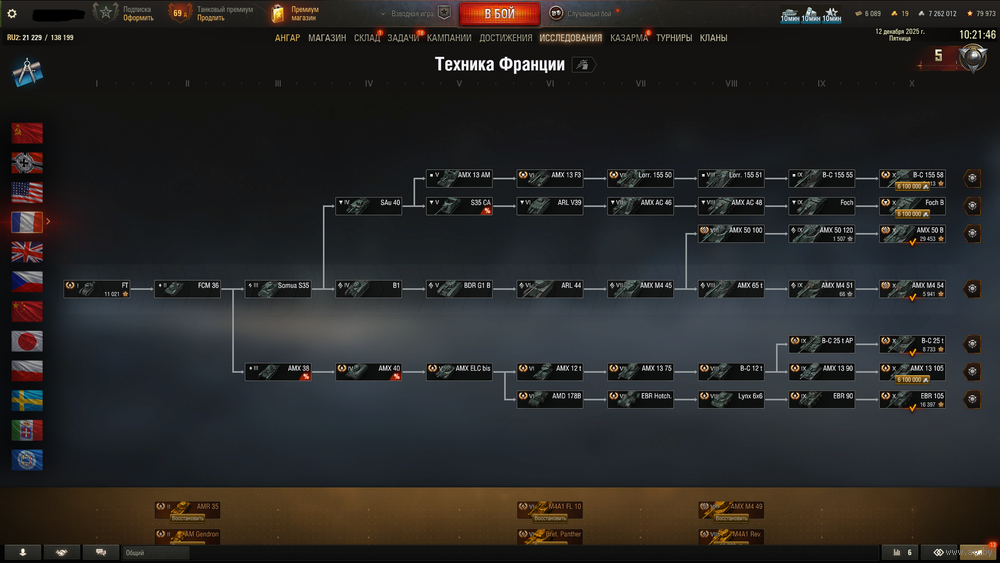This screenshot has width=1000, height=563.
Task: Select the USSR nation flag
Action: click(x=27, y=132)
